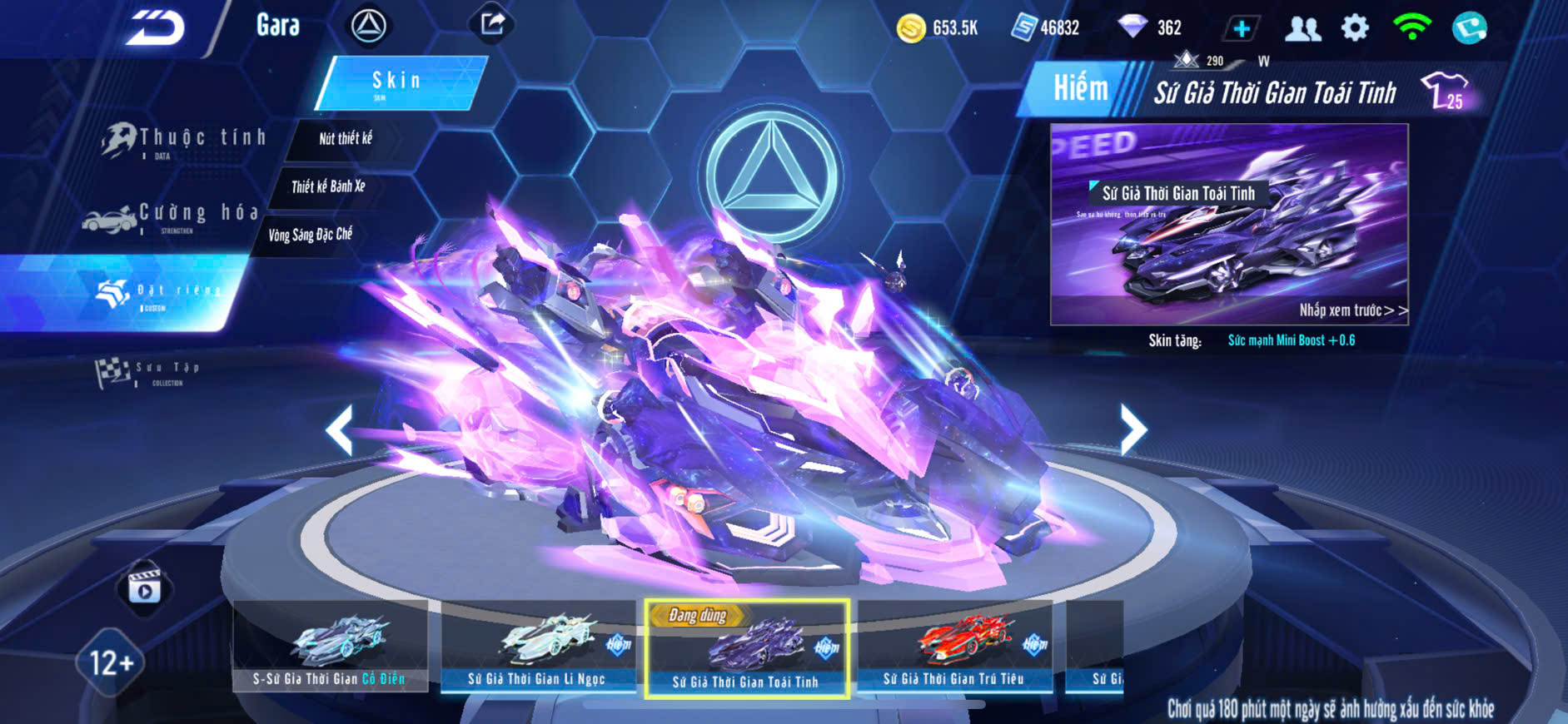Select the Sứ Giả Thời Gian Li Ngọc skin
This screenshot has height=724, width=1568.
click(537, 647)
